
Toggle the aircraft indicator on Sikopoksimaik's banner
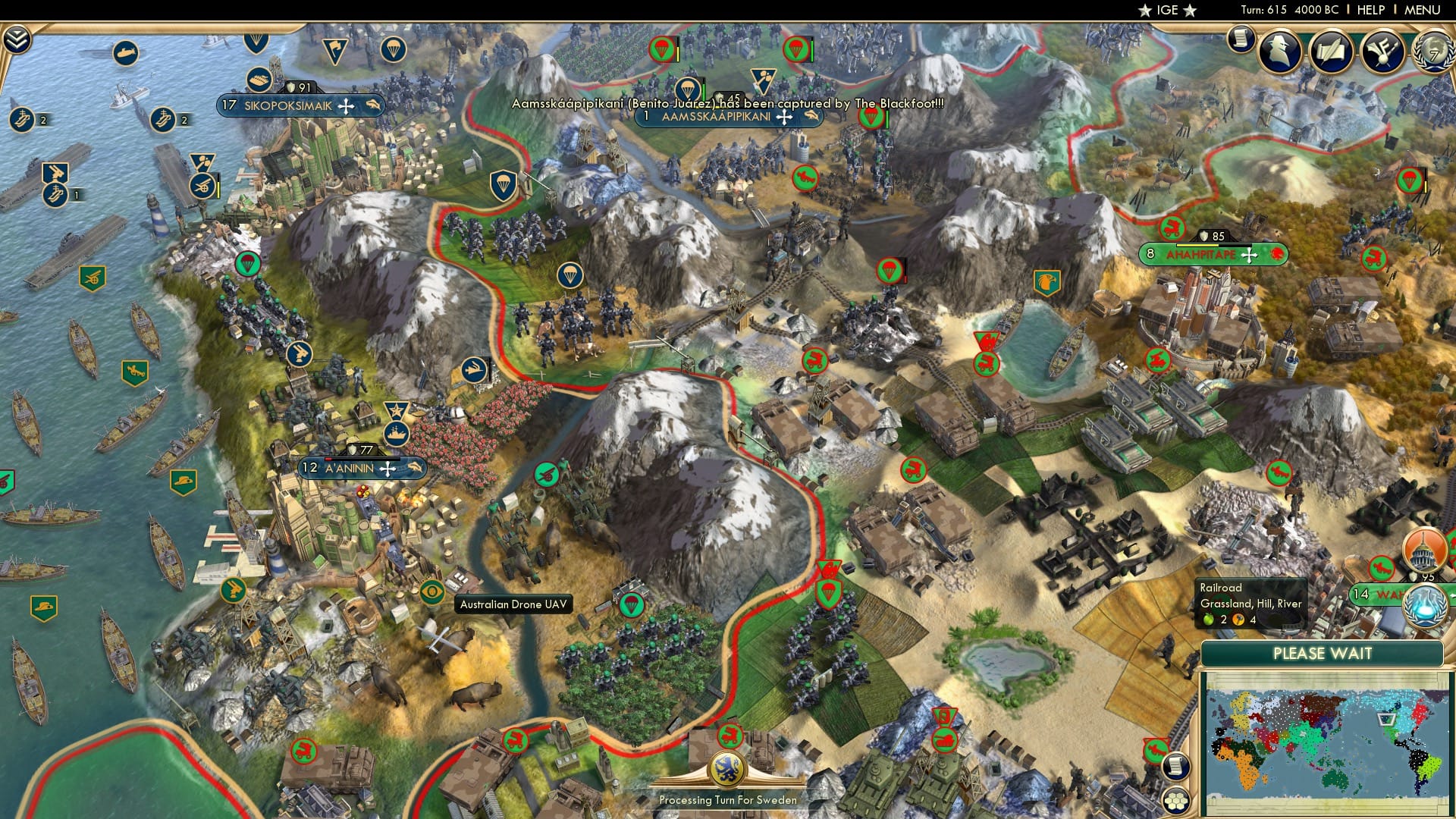pos(373,106)
